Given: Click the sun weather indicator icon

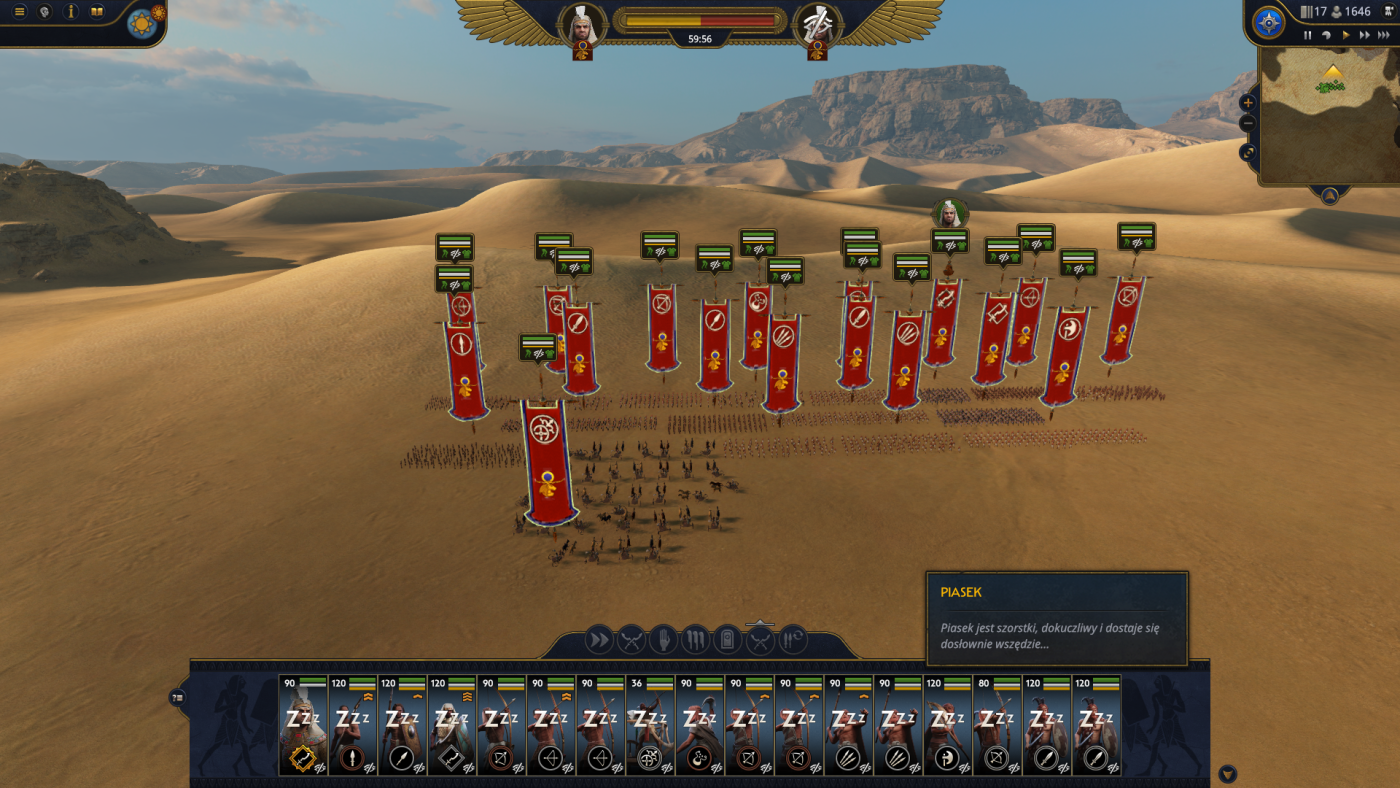Looking at the screenshot, I should (142, 24).
